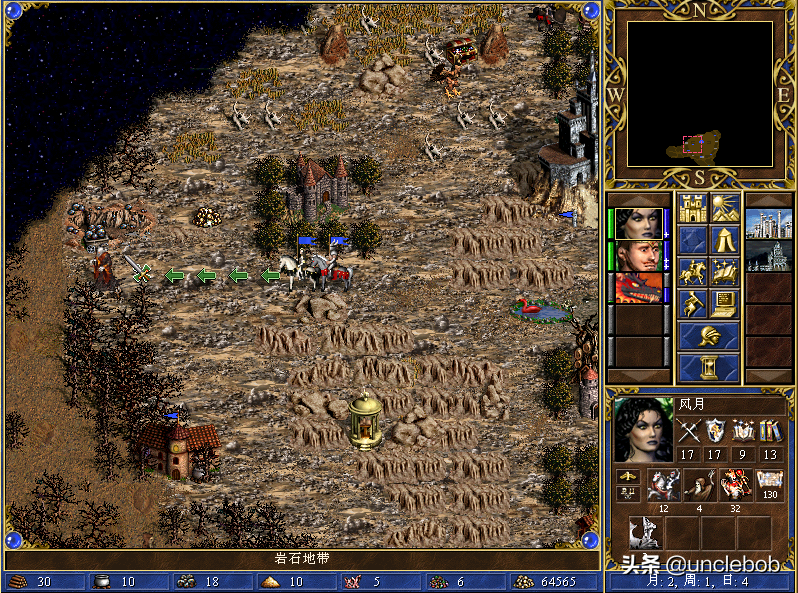Click the world minimap
Image resolution: width=798 pixels, height=593 pixels.
click(699, 94)
